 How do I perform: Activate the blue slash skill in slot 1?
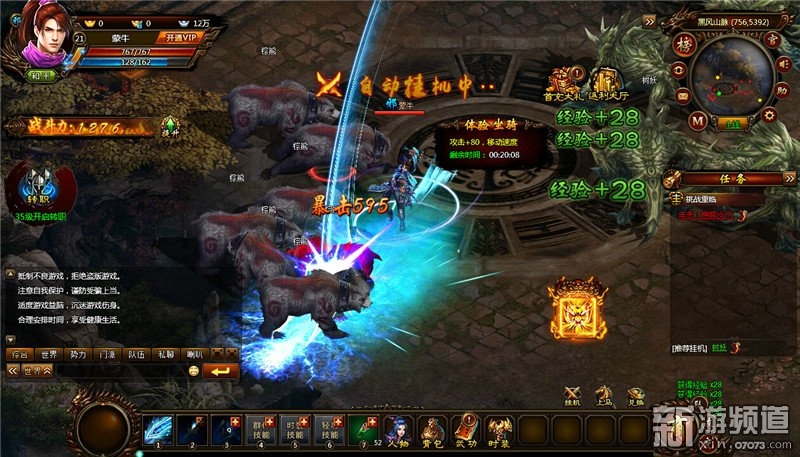158,428
